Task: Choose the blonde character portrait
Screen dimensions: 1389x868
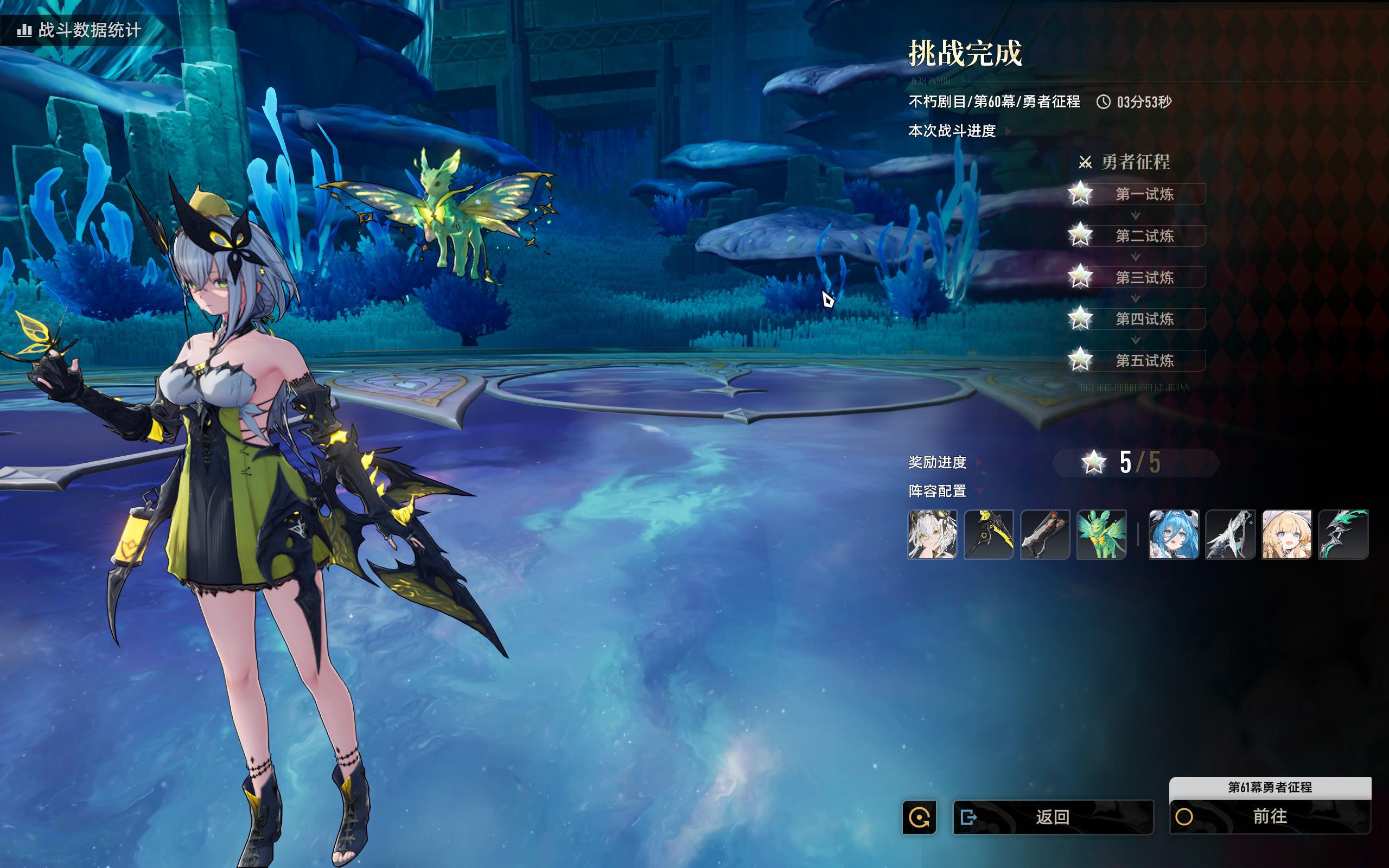Action: pyautogui.click(x=1286, y=534)
